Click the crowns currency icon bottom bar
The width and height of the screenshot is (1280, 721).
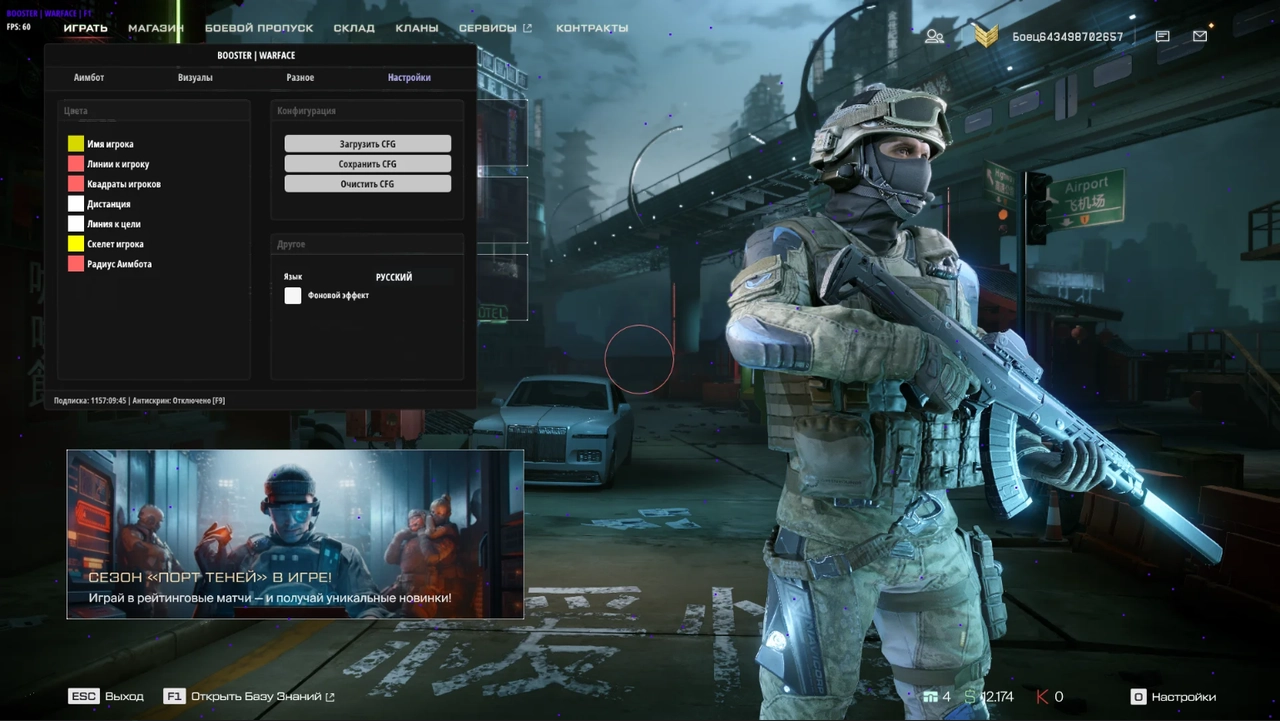click(931, 696)
